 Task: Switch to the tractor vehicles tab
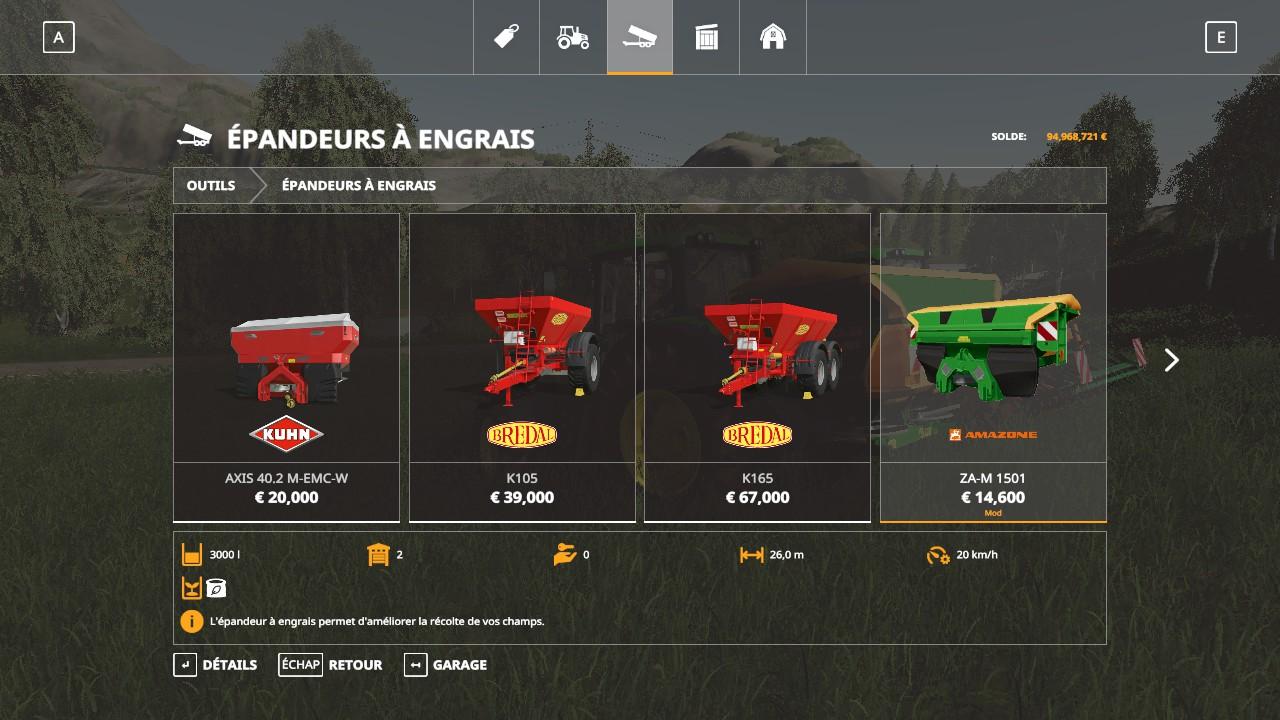[x=573, y=38]
